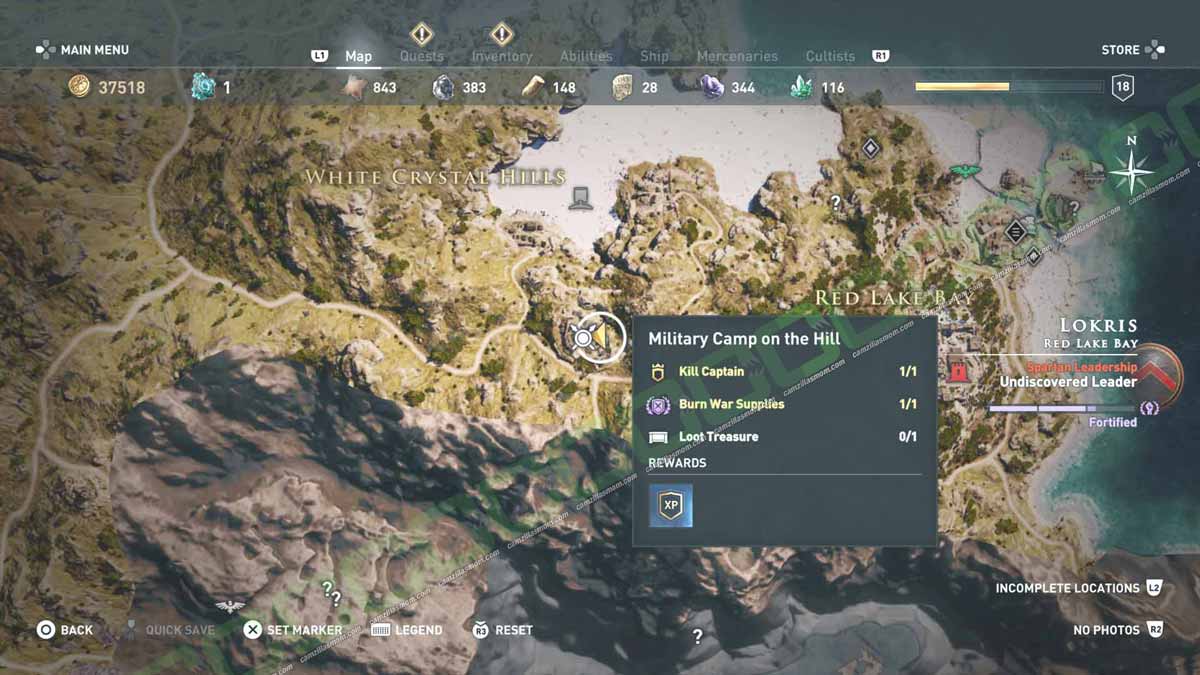Open the map Legend
The image size is (1200, 675).
(407, 630)
